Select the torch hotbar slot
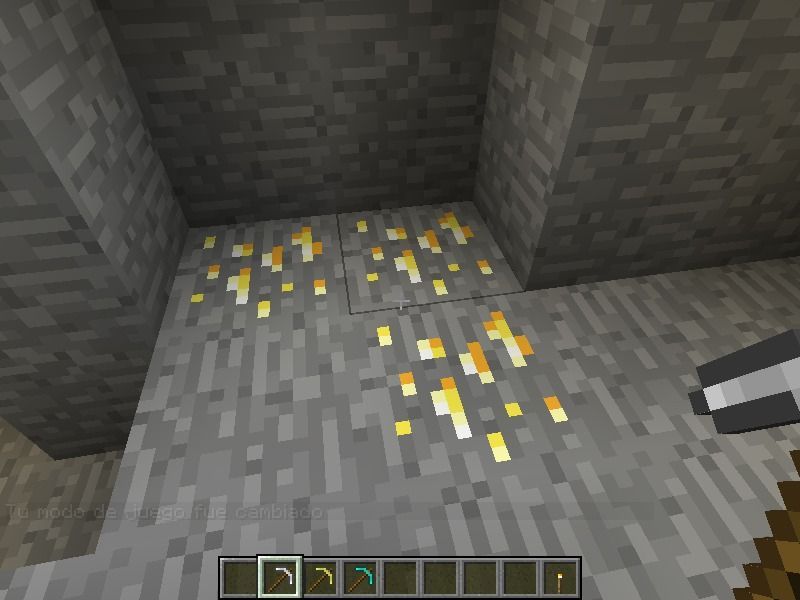Image resolution: width=800 pixels, height=600 pixels. [x=560, y=577]
